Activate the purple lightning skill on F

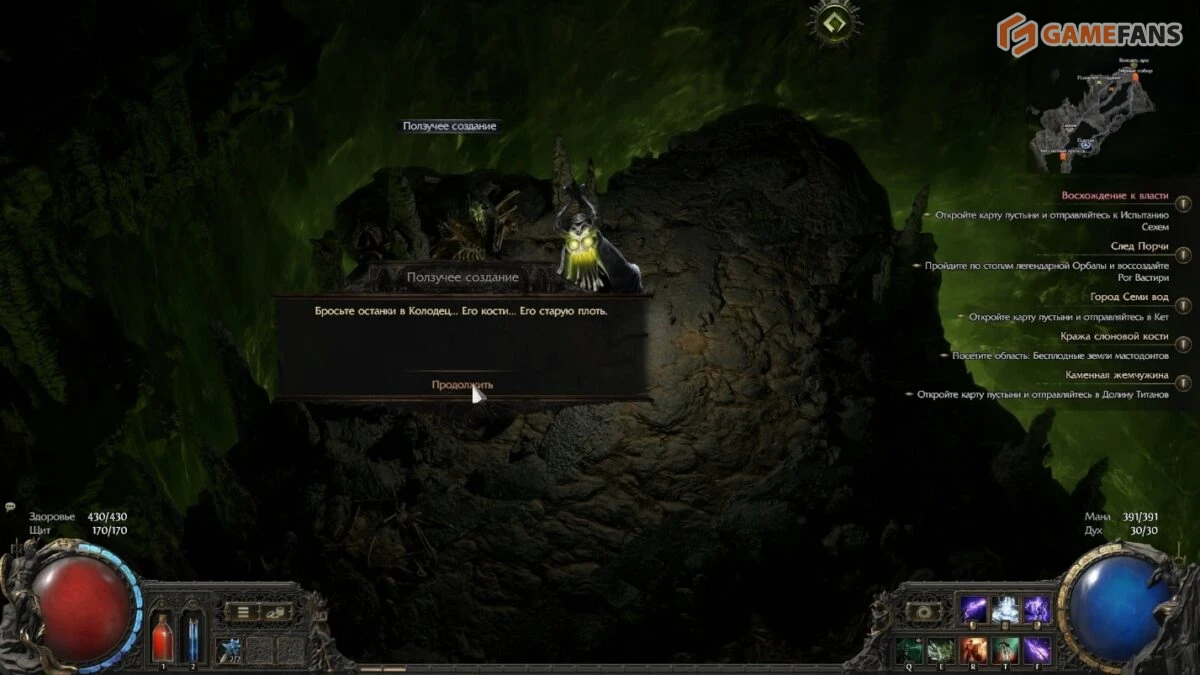coord(1037,650)
